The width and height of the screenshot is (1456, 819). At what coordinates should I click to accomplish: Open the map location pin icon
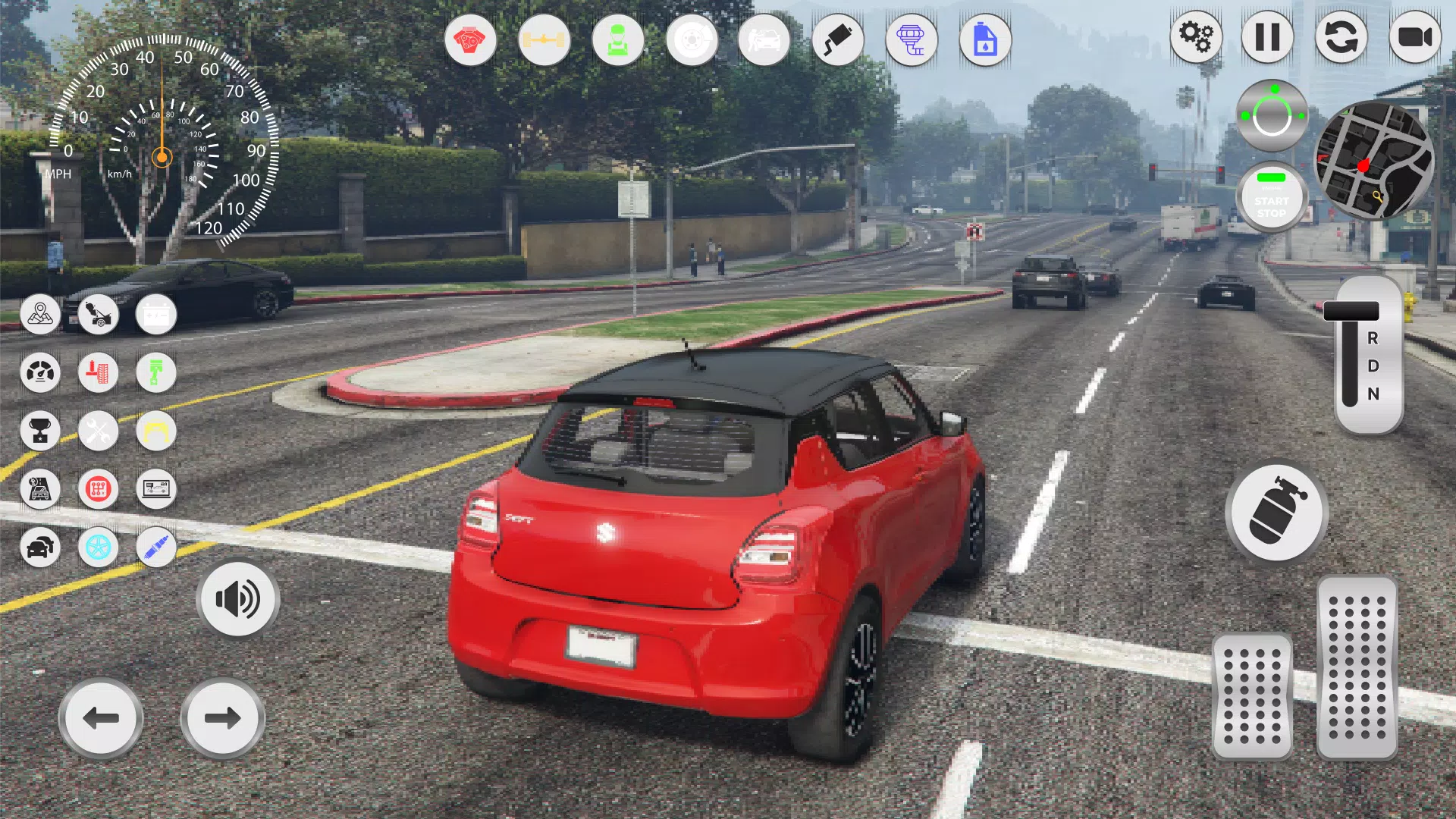[40, 313]
